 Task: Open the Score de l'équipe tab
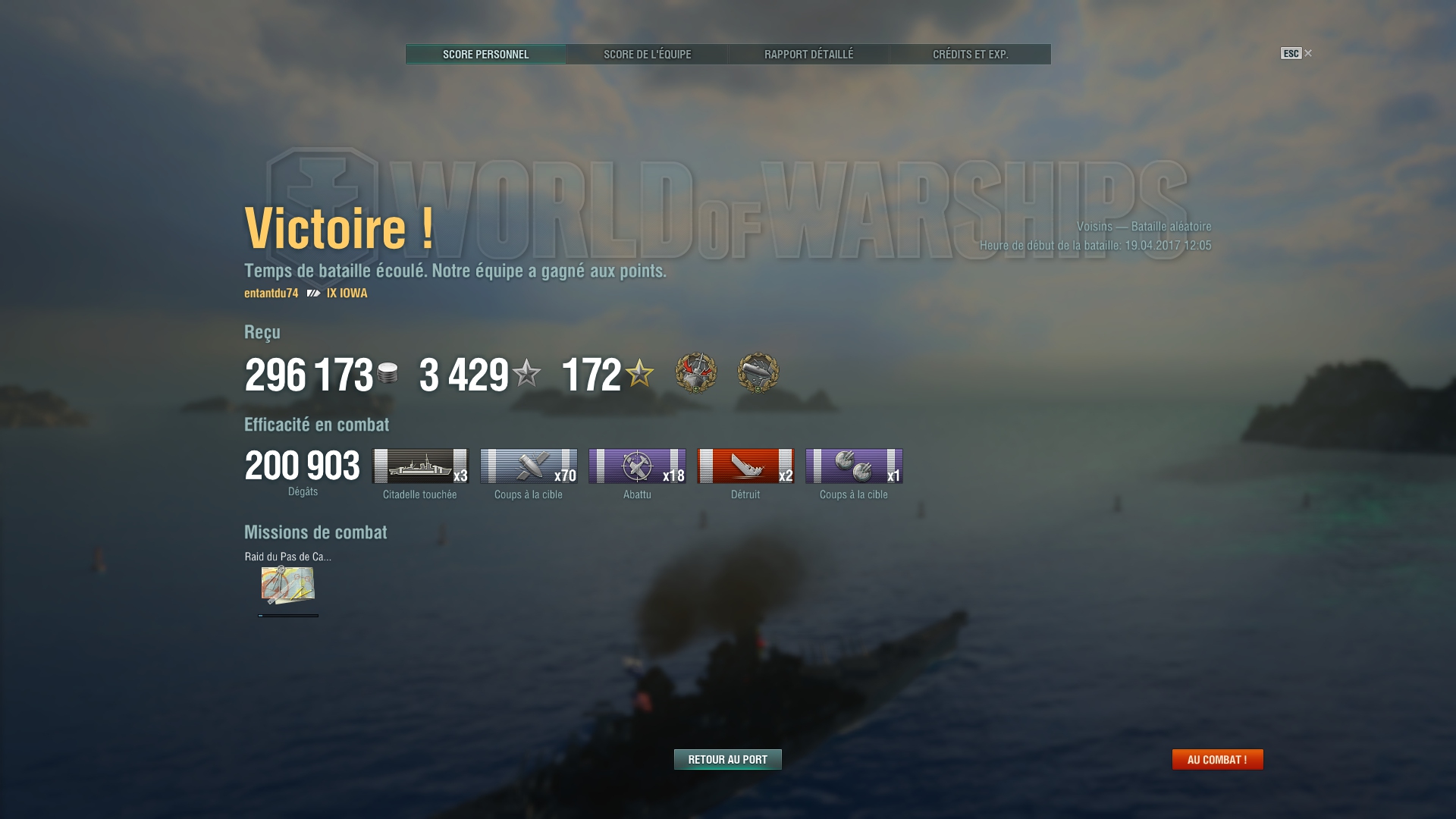[647, 55]
